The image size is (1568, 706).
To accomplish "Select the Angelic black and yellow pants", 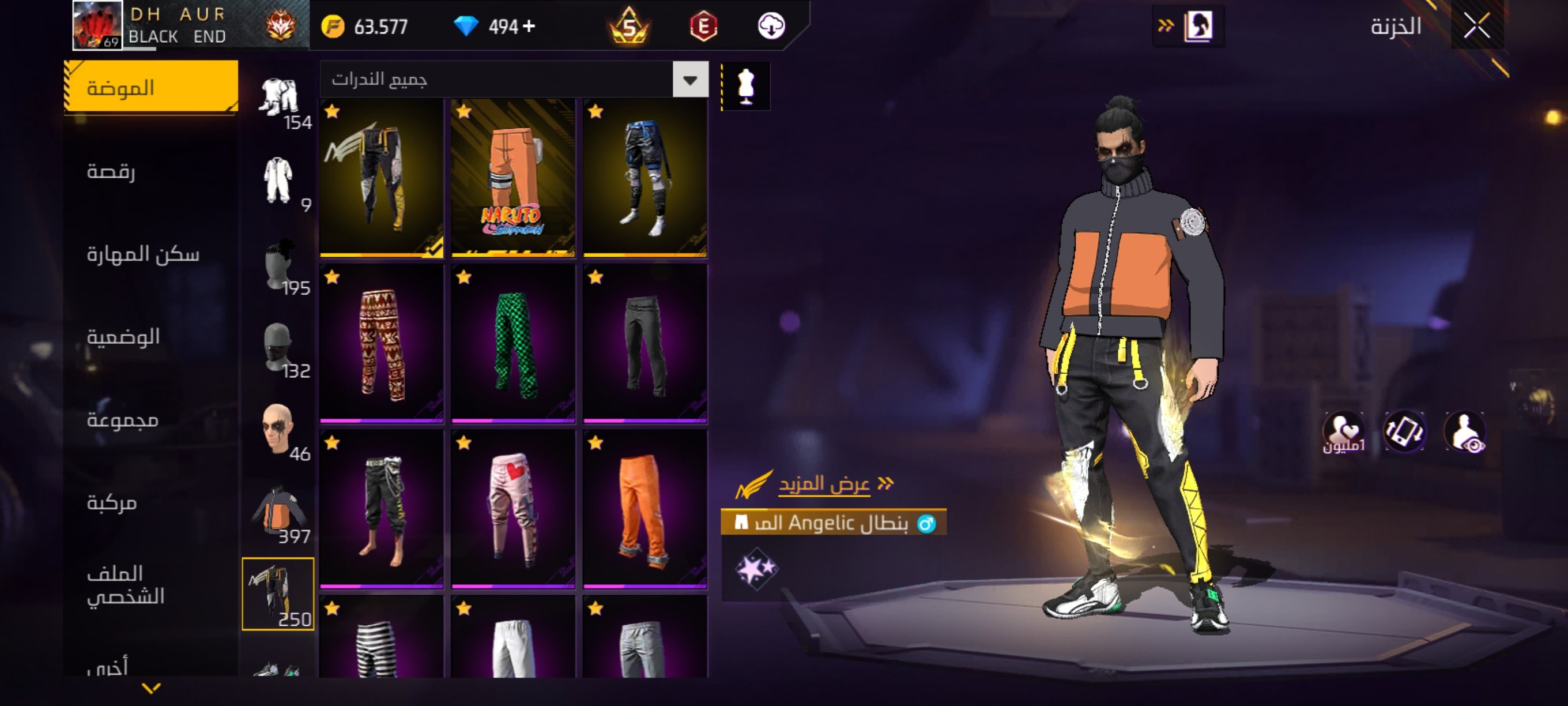I will [382, 178].
